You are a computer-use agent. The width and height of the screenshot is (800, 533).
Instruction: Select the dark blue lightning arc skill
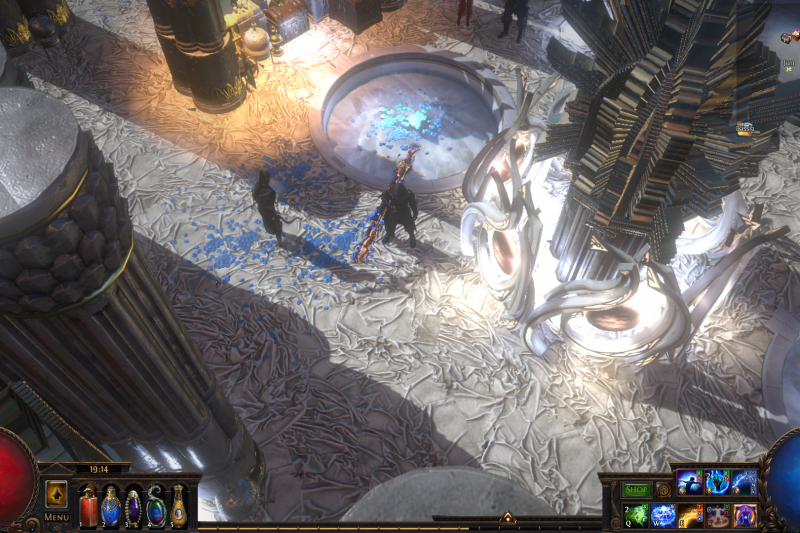tap(745, 482)
